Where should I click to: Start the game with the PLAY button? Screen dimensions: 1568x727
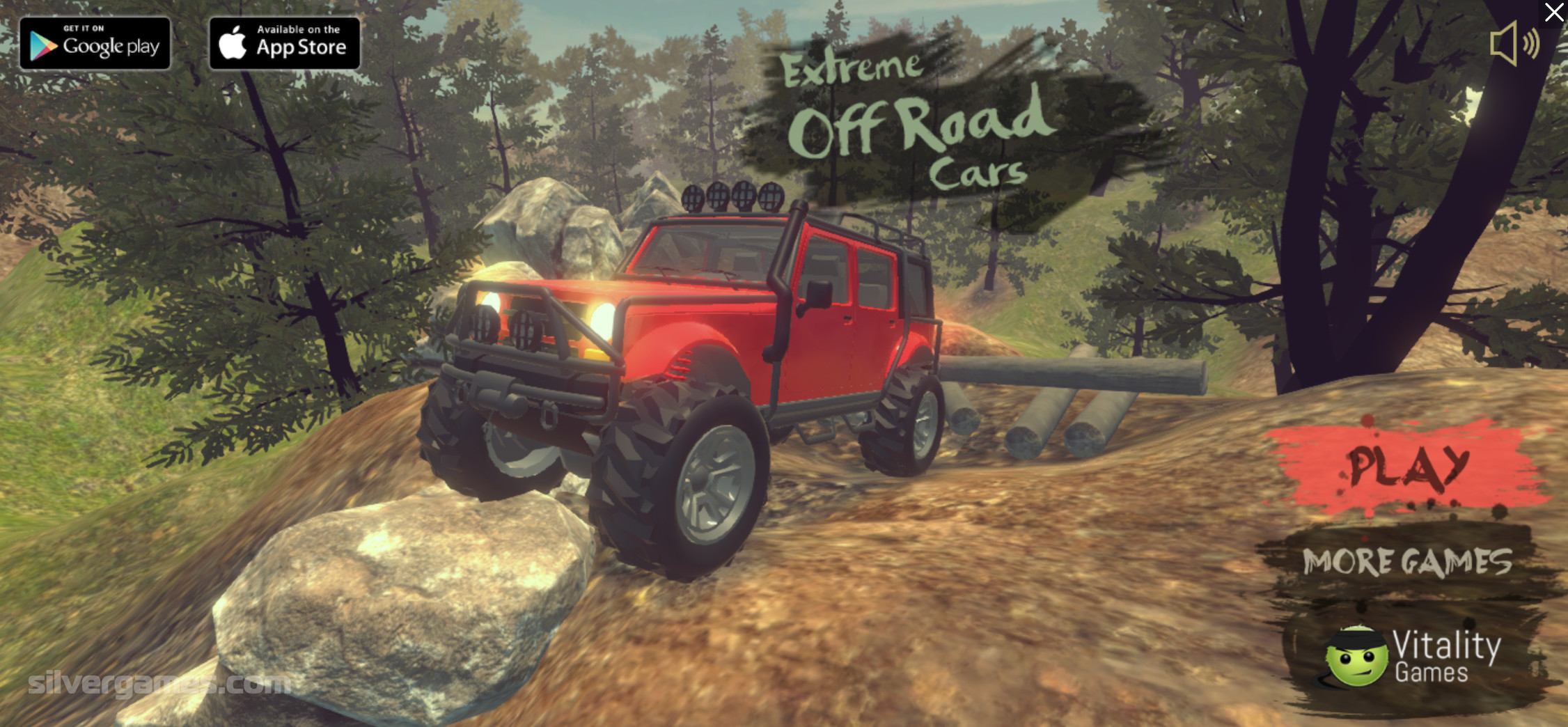click(x=1408, y=468)
